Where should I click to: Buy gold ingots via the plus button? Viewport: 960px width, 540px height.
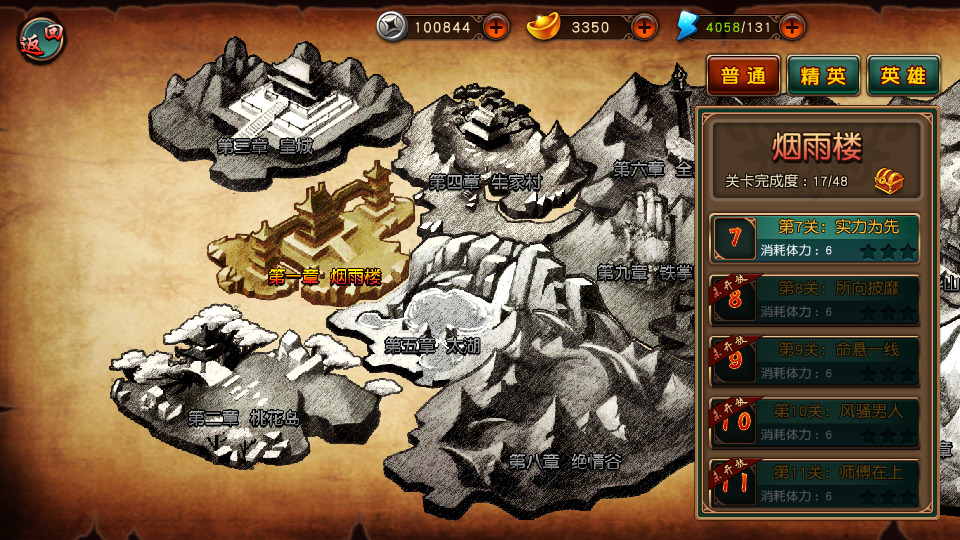click(x=645, y=27)
